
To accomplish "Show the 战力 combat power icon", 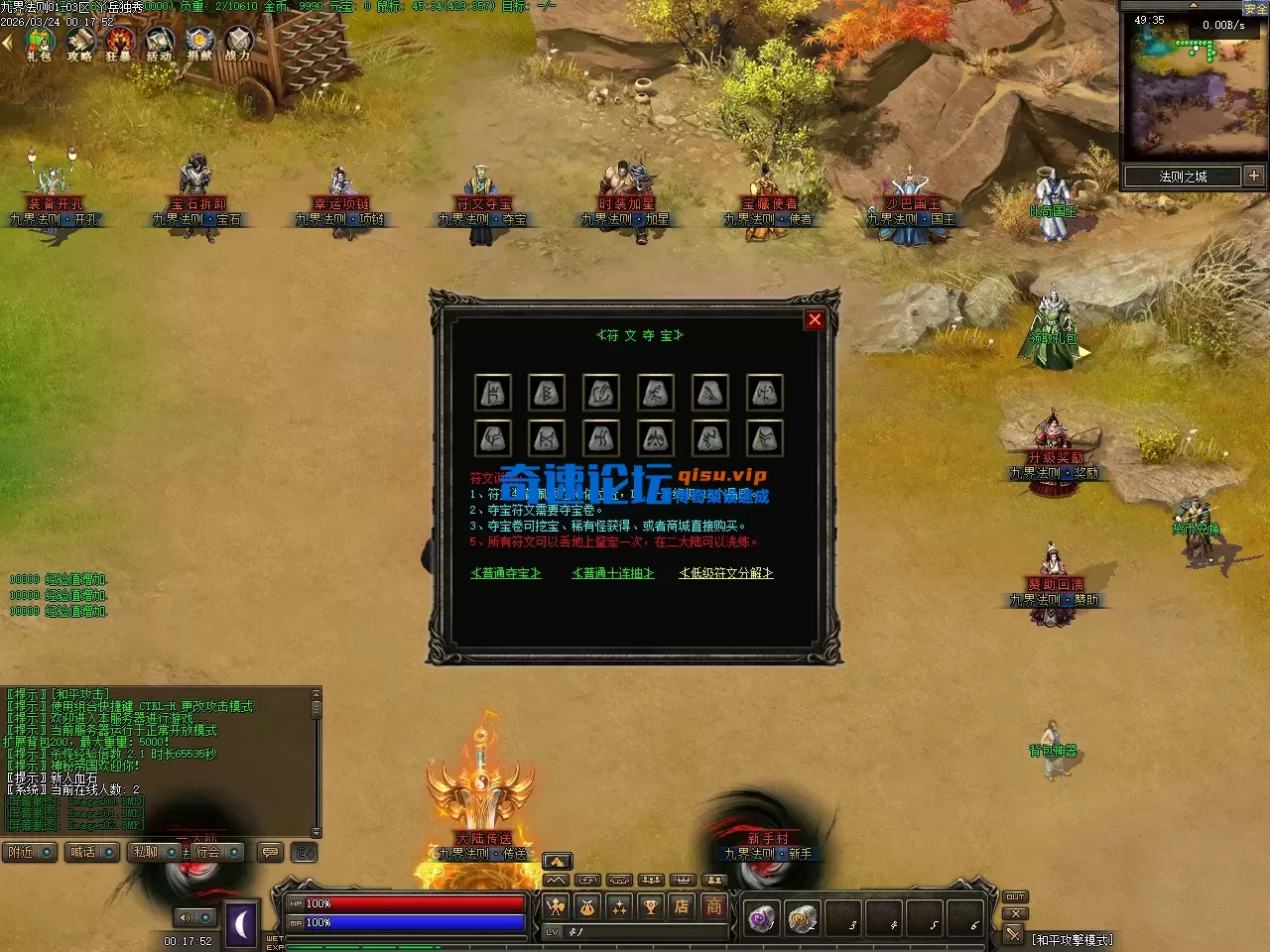I will 238,43.
